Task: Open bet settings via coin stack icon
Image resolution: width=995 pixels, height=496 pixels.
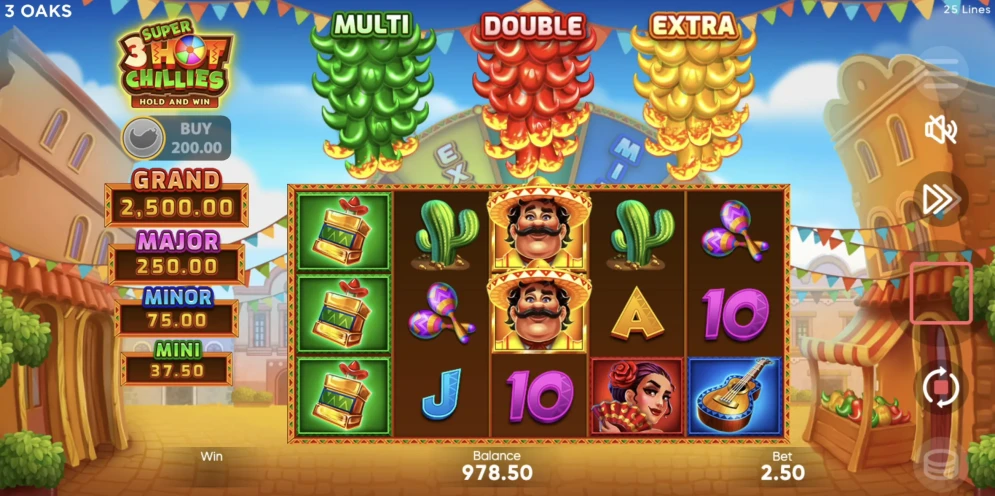Action: click(x=941, y=462)
